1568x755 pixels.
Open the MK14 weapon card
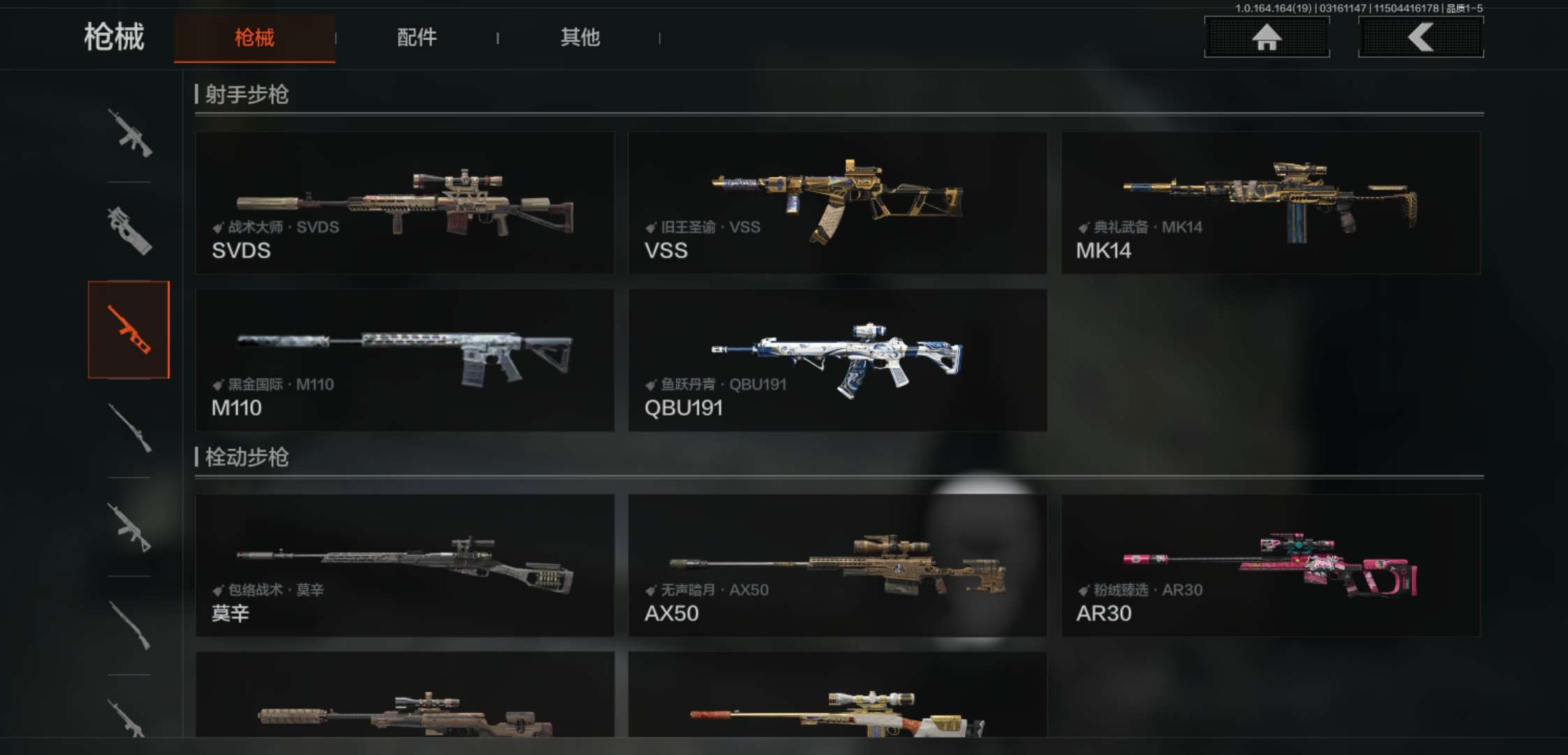[x=1270, y=203]
